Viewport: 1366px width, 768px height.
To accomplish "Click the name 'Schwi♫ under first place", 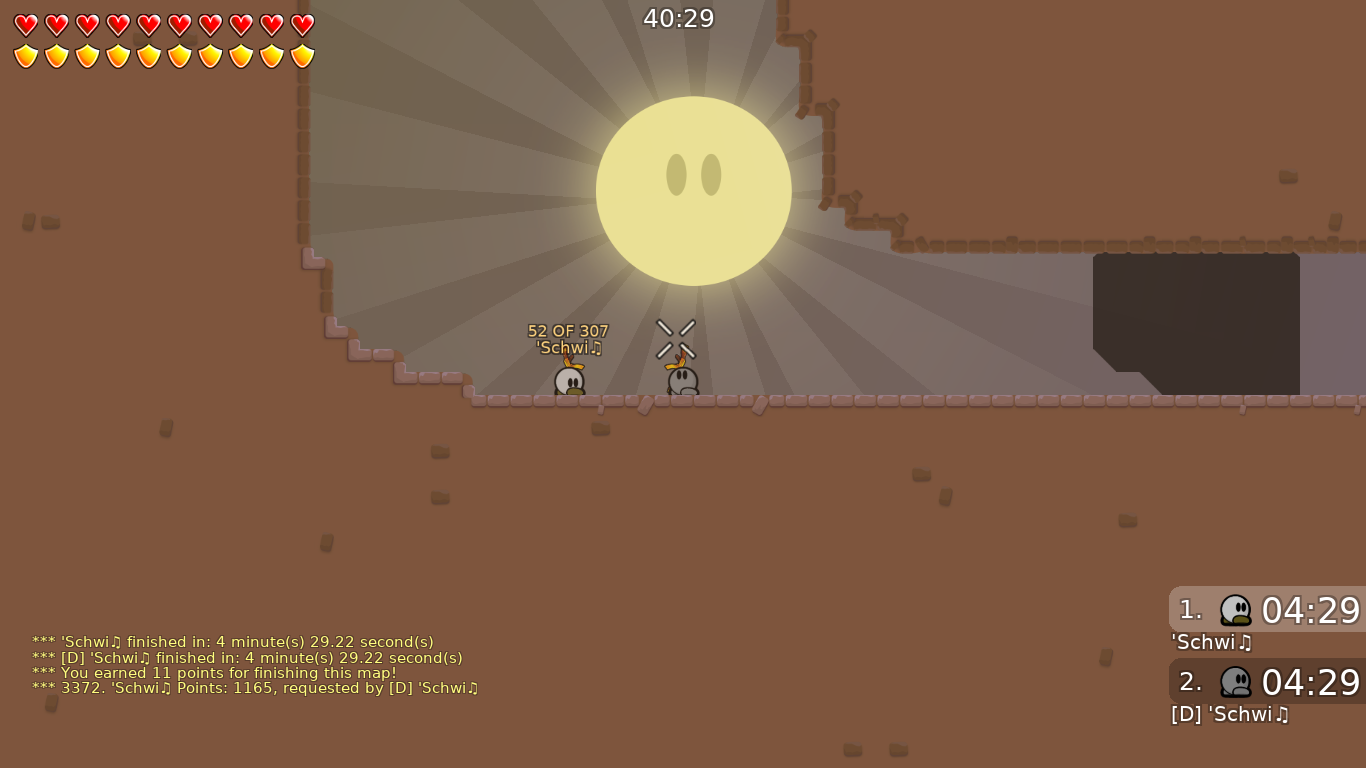I will tap(1212, 643).
